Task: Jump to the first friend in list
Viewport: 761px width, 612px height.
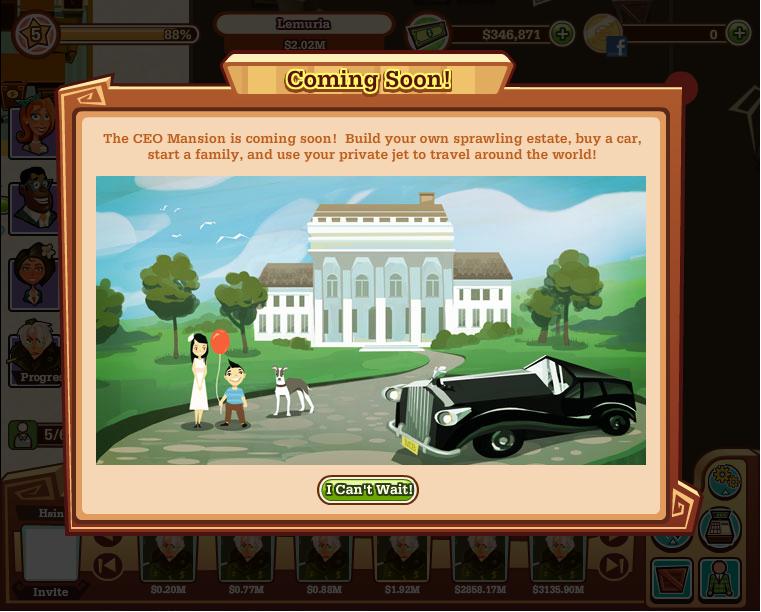Action: (x=107, y=566)
